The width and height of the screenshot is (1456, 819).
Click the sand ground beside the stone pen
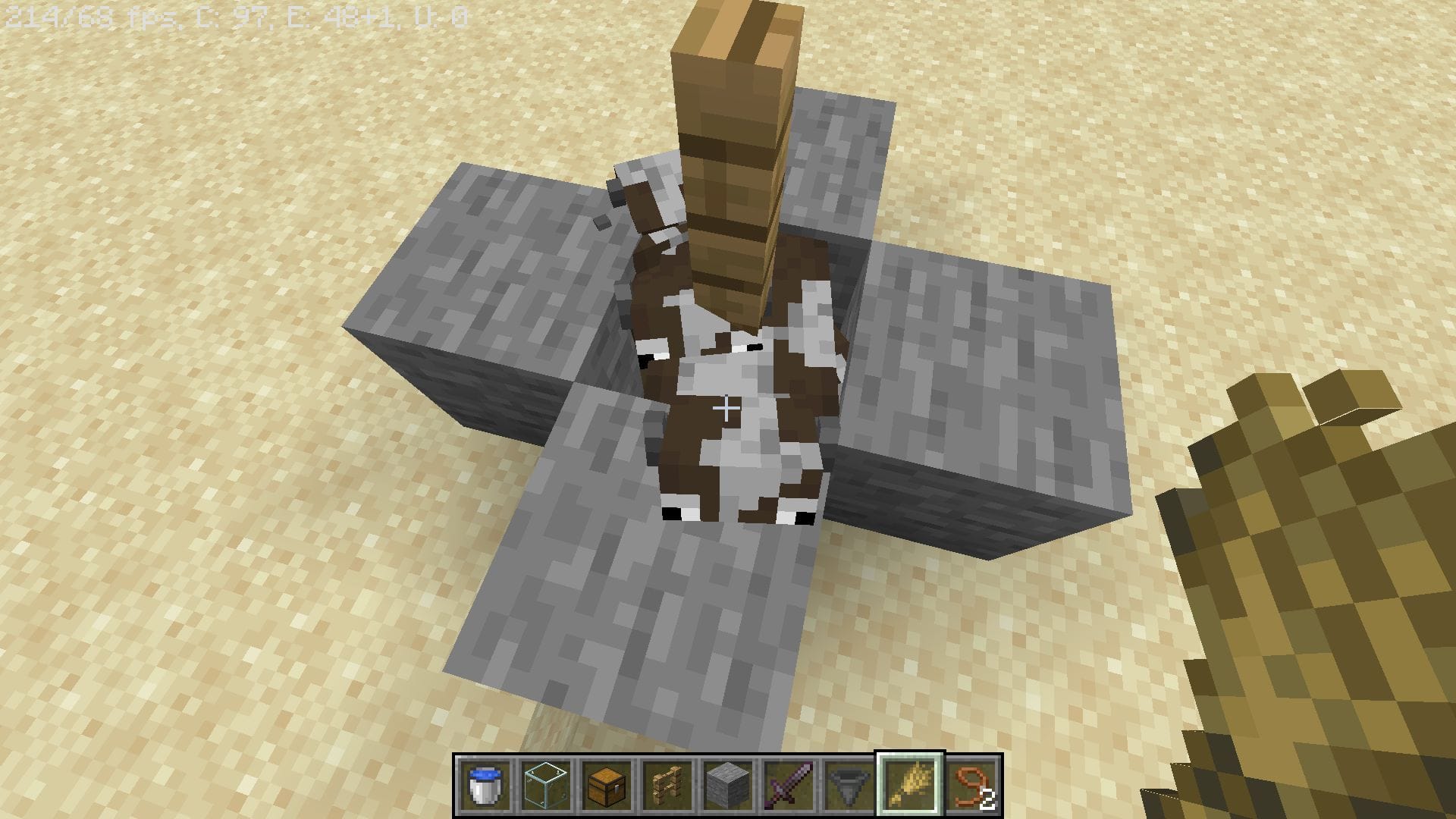point(227,607)
